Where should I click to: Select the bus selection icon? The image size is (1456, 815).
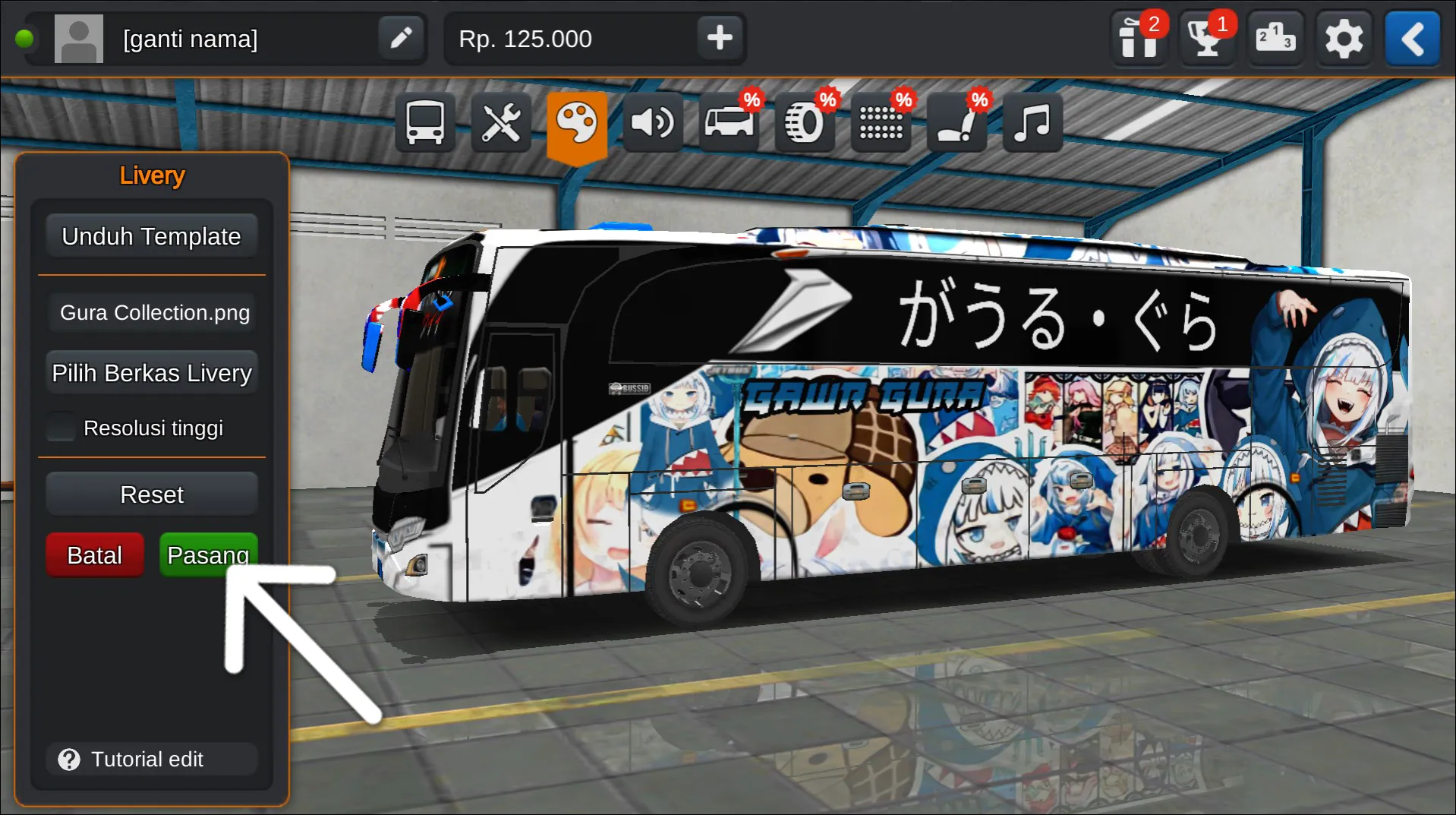coord(424,122)
